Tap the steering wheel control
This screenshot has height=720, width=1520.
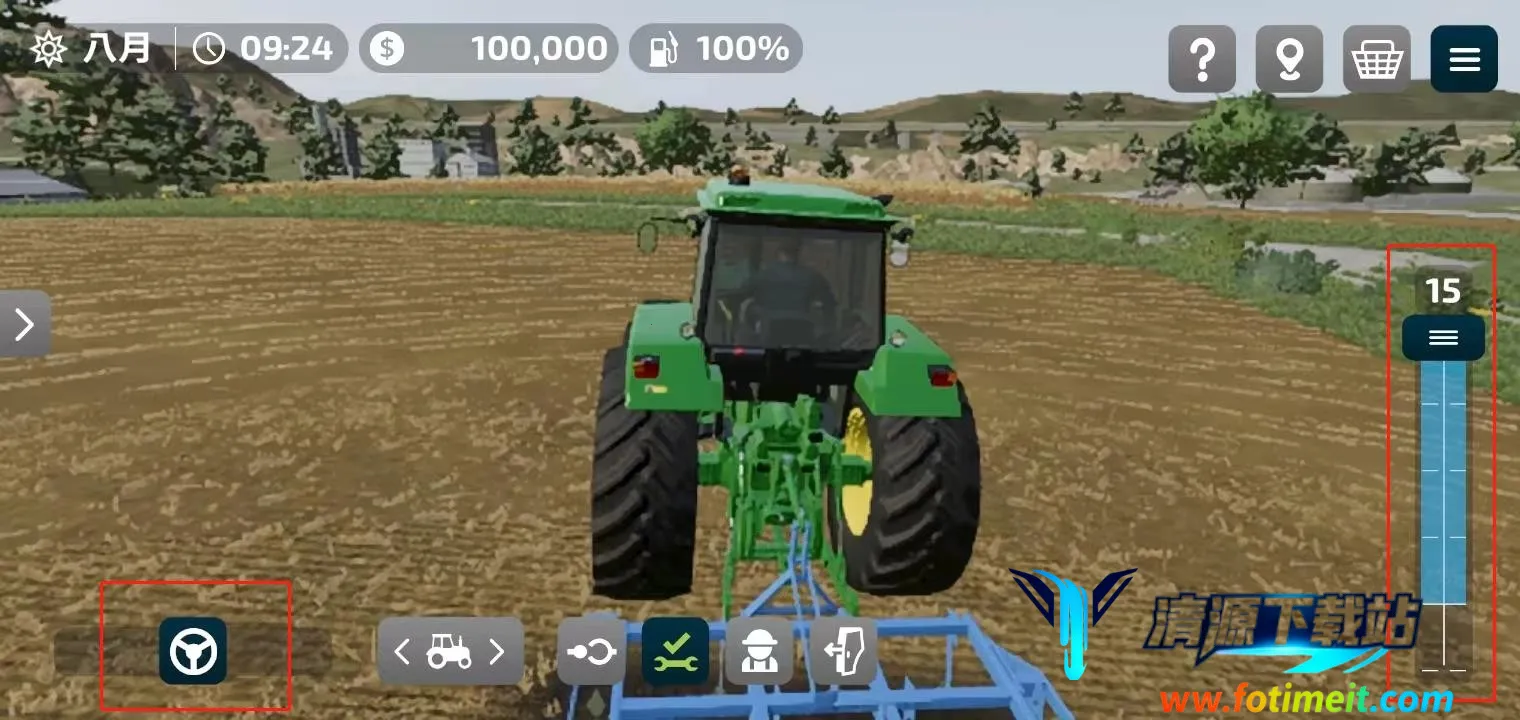[193, 652]
